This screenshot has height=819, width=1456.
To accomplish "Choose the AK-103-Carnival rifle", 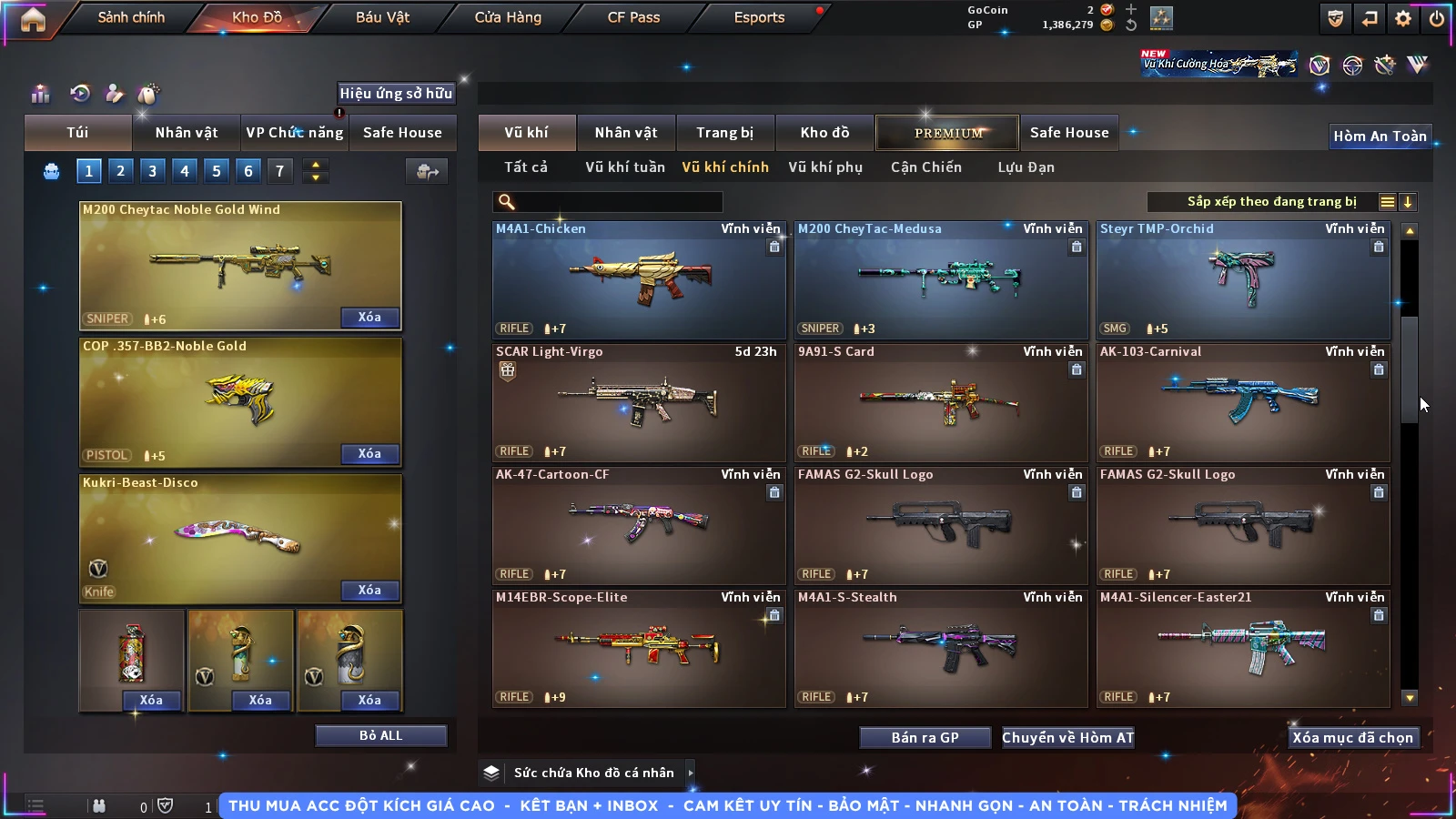I will tap(1243, 403).
